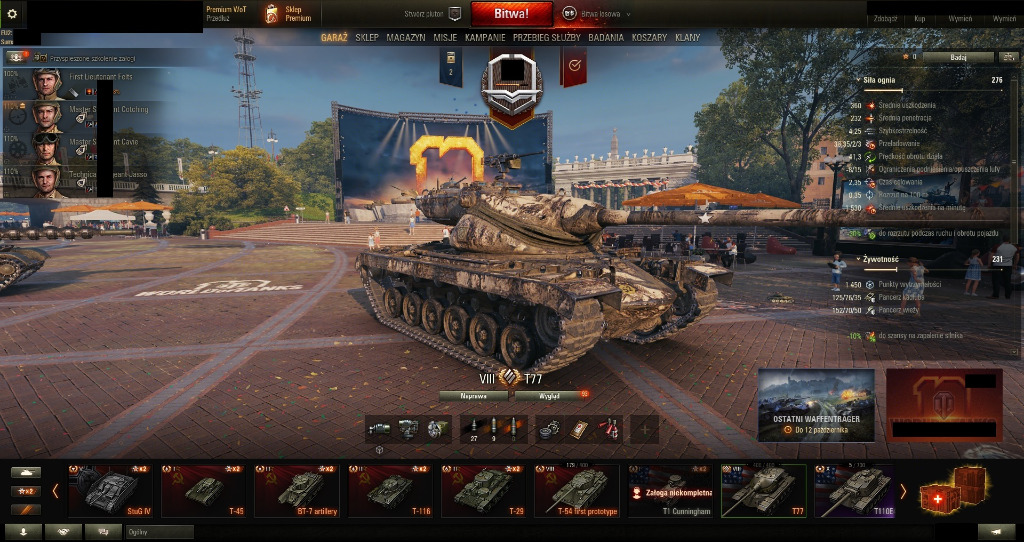Click the Badaj research button
Image resolution: width=1024 pixels, height=542 pixels.
pyautogui.click(x=958, y=57)
